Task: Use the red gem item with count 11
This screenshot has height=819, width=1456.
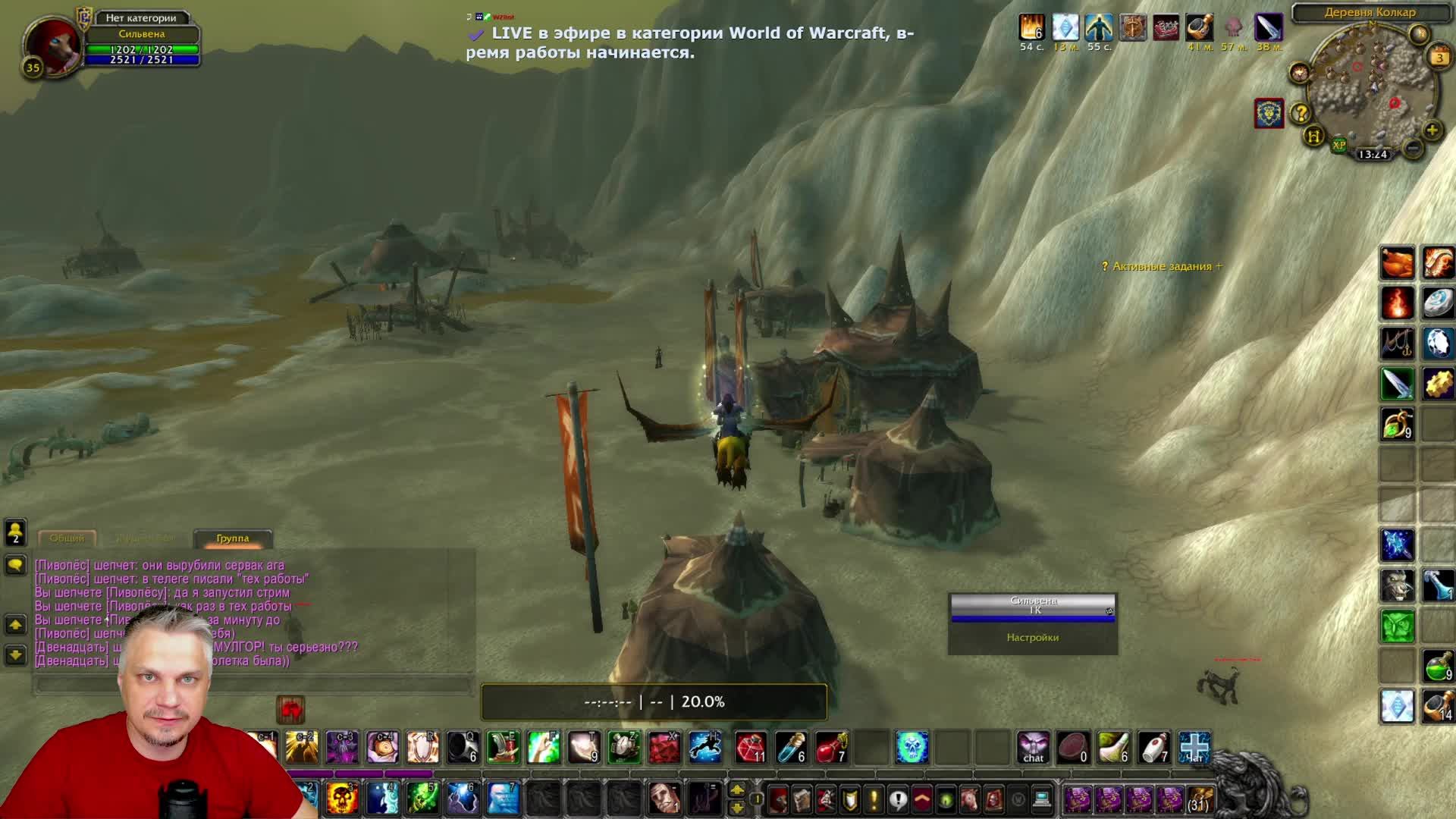Action: pyautogui.click(x=750, y=748)
